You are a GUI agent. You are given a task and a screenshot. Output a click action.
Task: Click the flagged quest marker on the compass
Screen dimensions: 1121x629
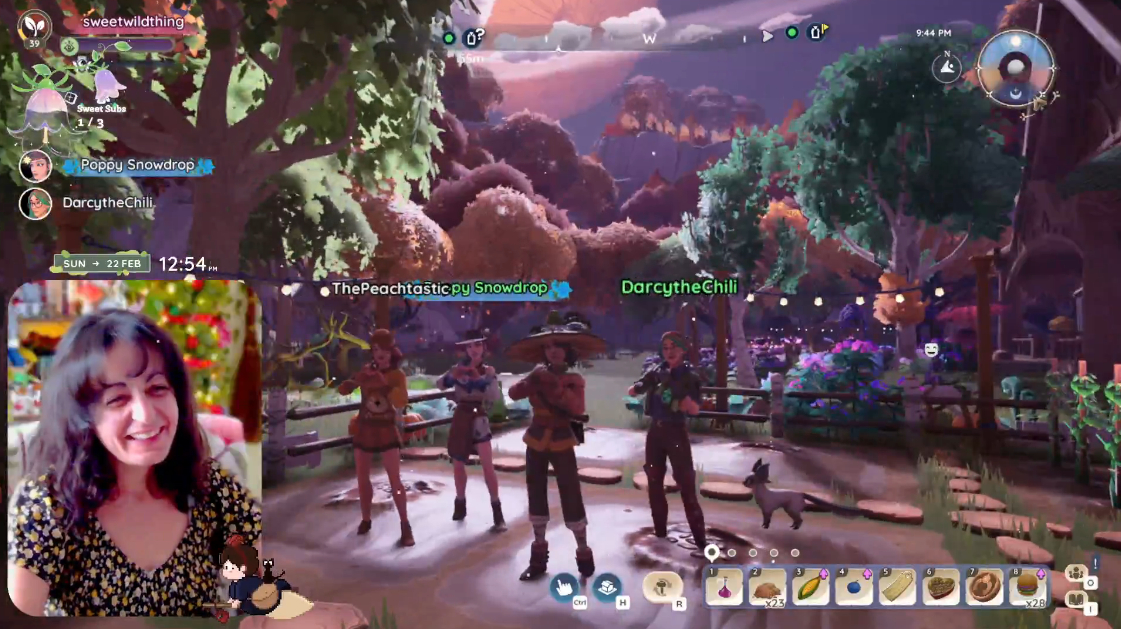pyautogui.click(x=816, y=34)
